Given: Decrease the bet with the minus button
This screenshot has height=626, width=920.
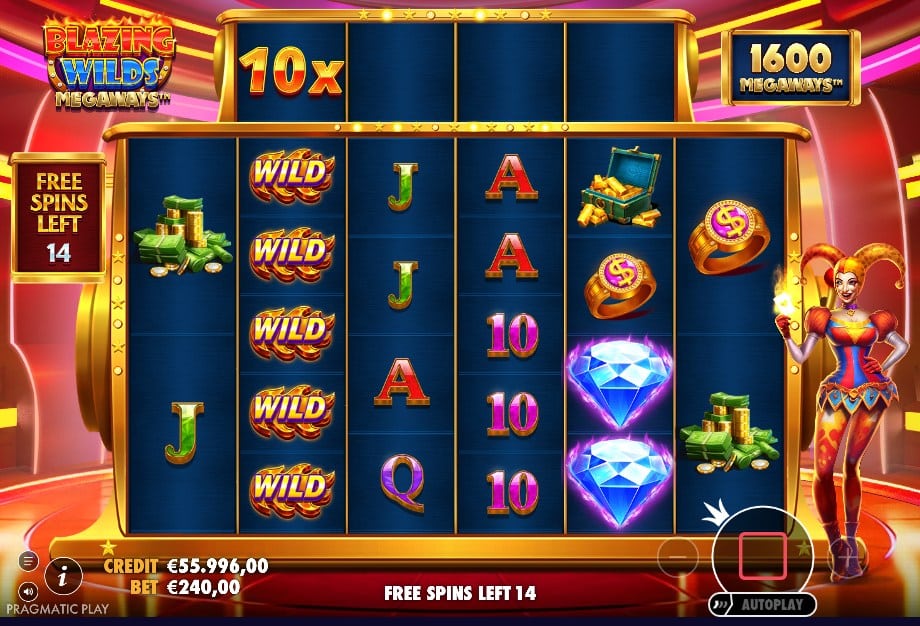Looking at the screenshot, I should [x=678, y=555].
